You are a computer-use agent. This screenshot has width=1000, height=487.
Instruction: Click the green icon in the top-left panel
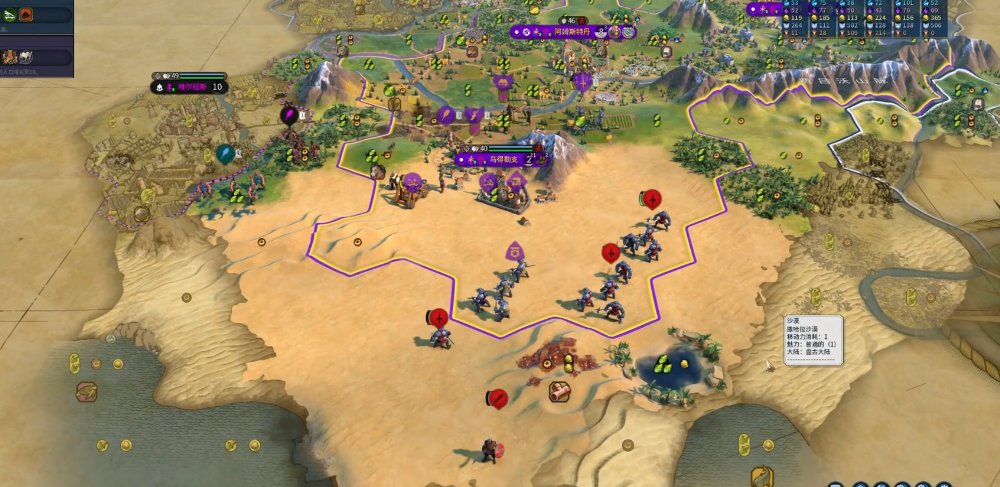[x=9, y=15]
